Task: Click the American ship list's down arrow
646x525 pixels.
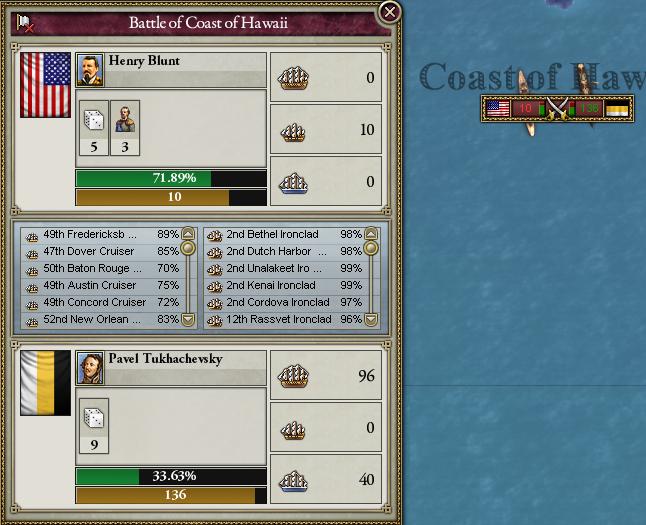Action: pyautogui.click(x=188, y=320)
